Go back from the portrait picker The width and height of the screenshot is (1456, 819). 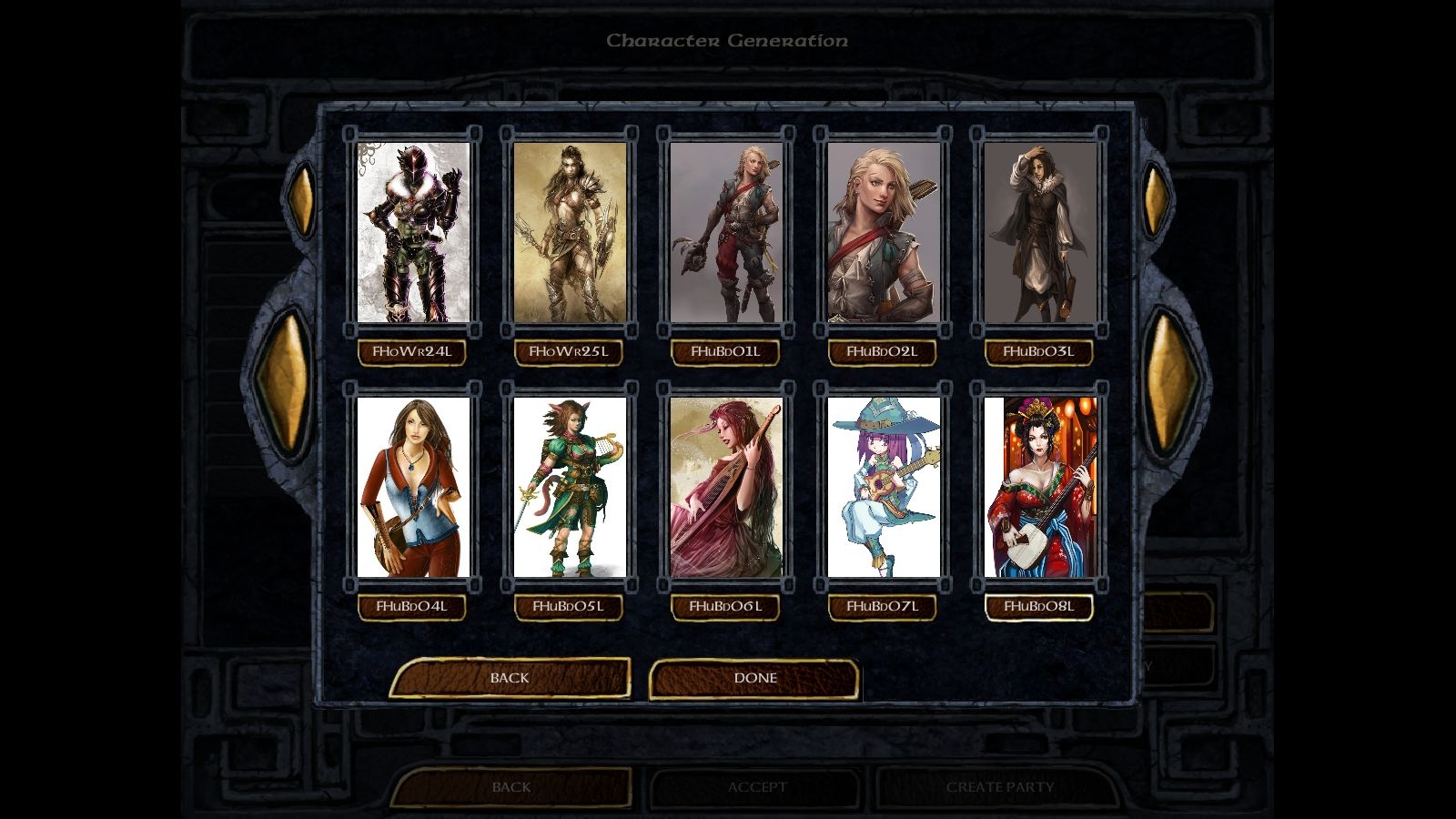(510, 678)
